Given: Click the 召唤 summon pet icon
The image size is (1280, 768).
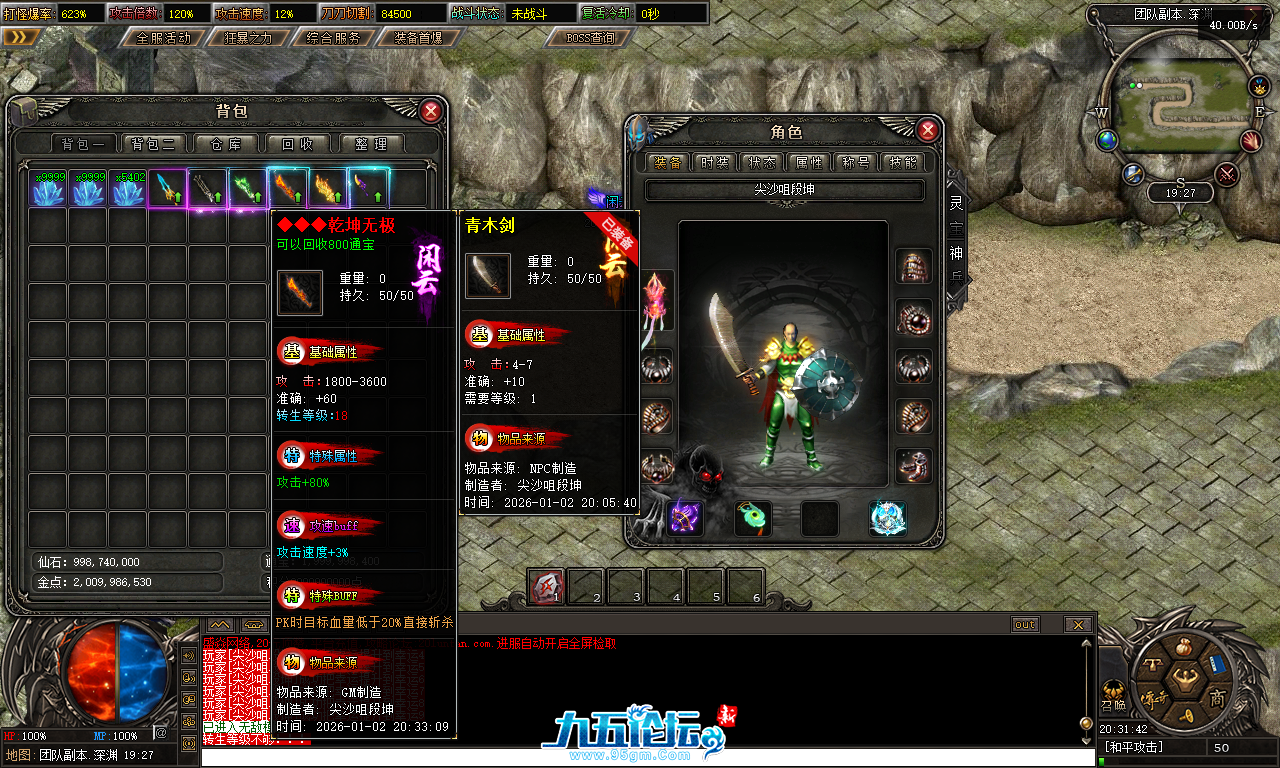Looking at the screenshot, I should pos(1113,690).
